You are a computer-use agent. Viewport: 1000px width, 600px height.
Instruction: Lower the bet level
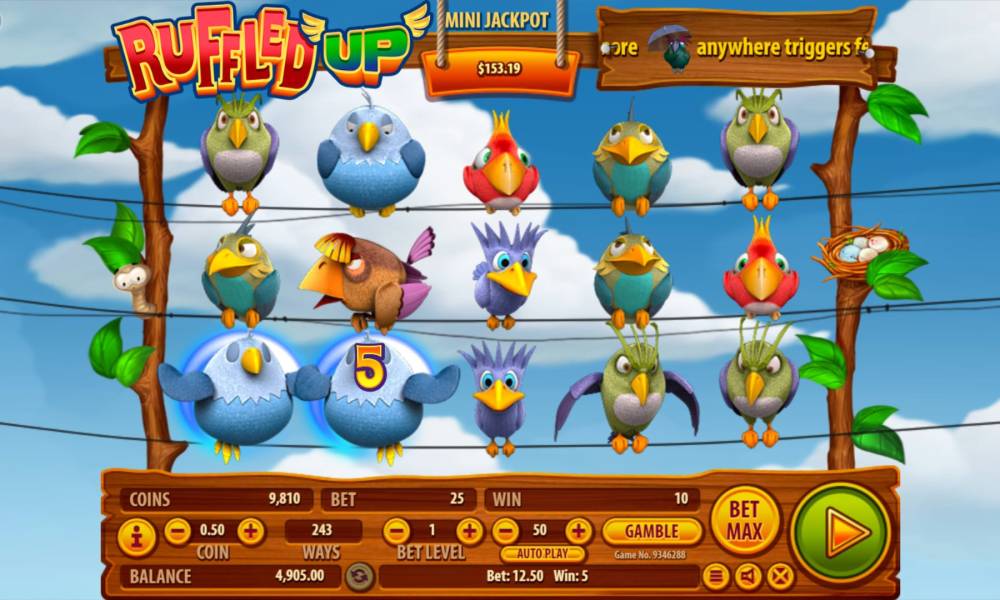(x=396, y=531)
